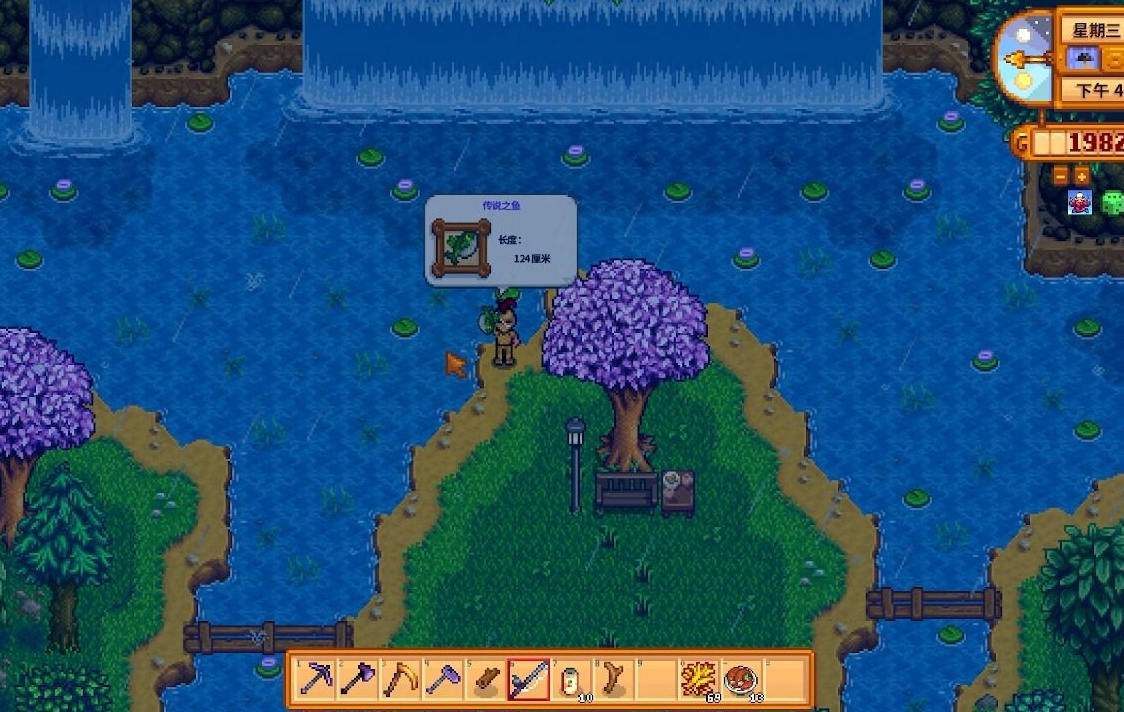Click the rainy weather icon

point(1082,59)
